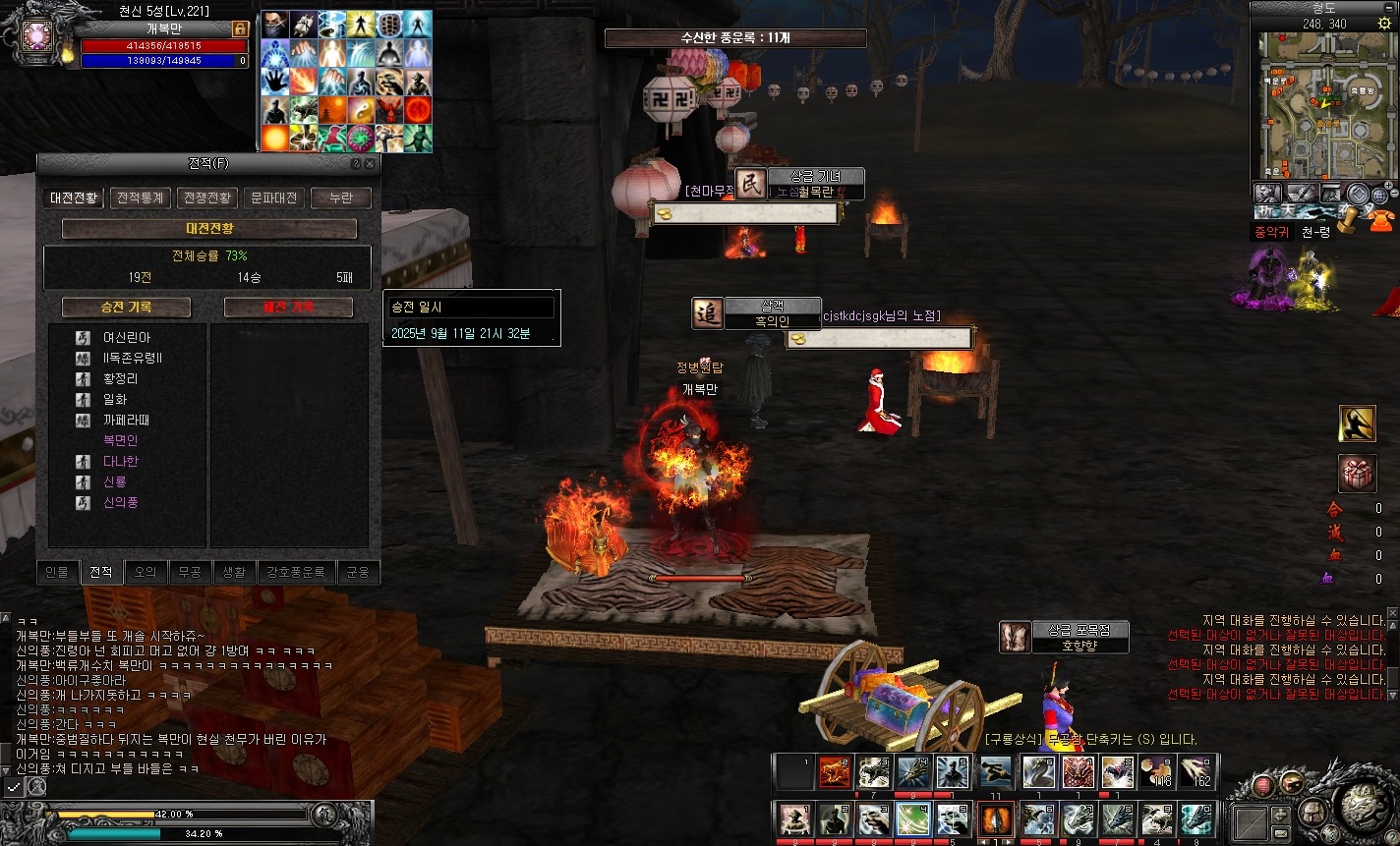The height and width of the screenshot is (846, 1400).
Task: Use the glowing green slash skill in slot 4
Action: click(913, 818)
